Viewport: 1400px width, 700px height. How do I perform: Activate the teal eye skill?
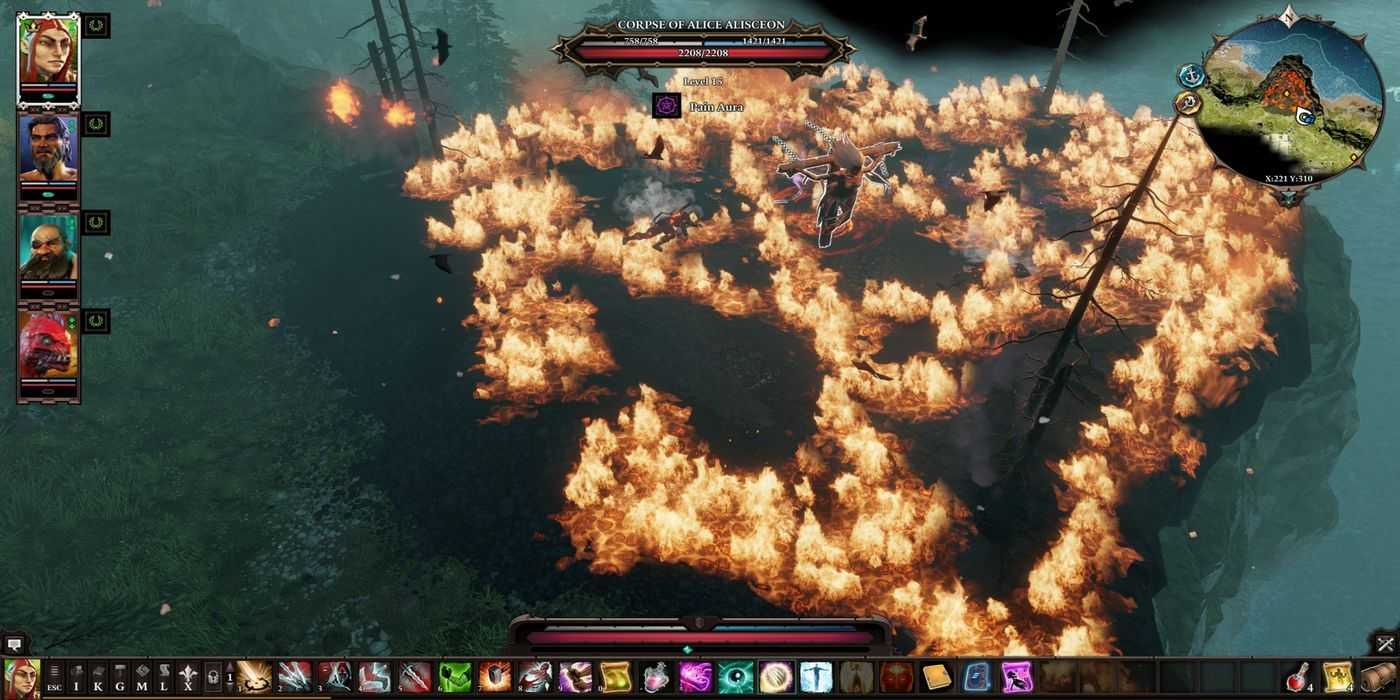tap(735, 677)
